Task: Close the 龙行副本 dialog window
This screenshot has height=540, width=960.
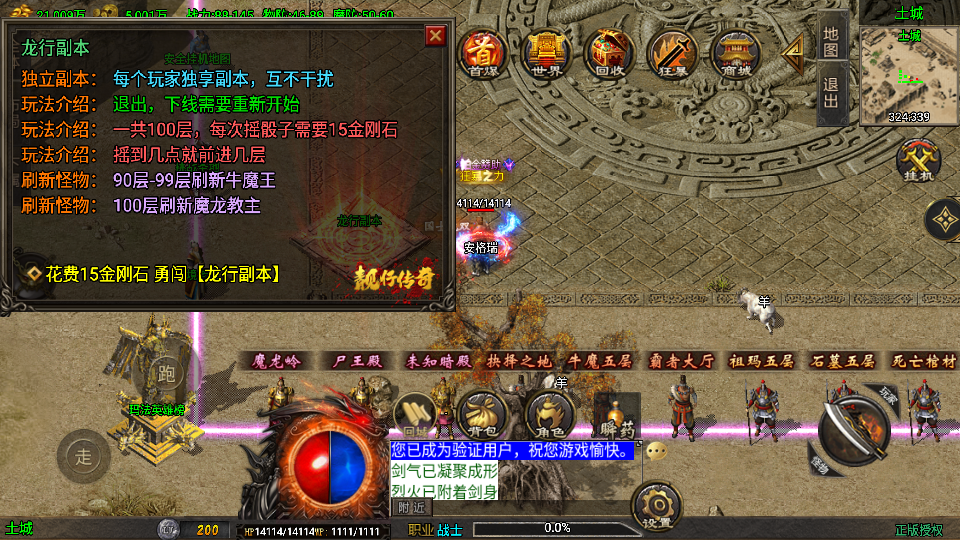Action: 435,36
